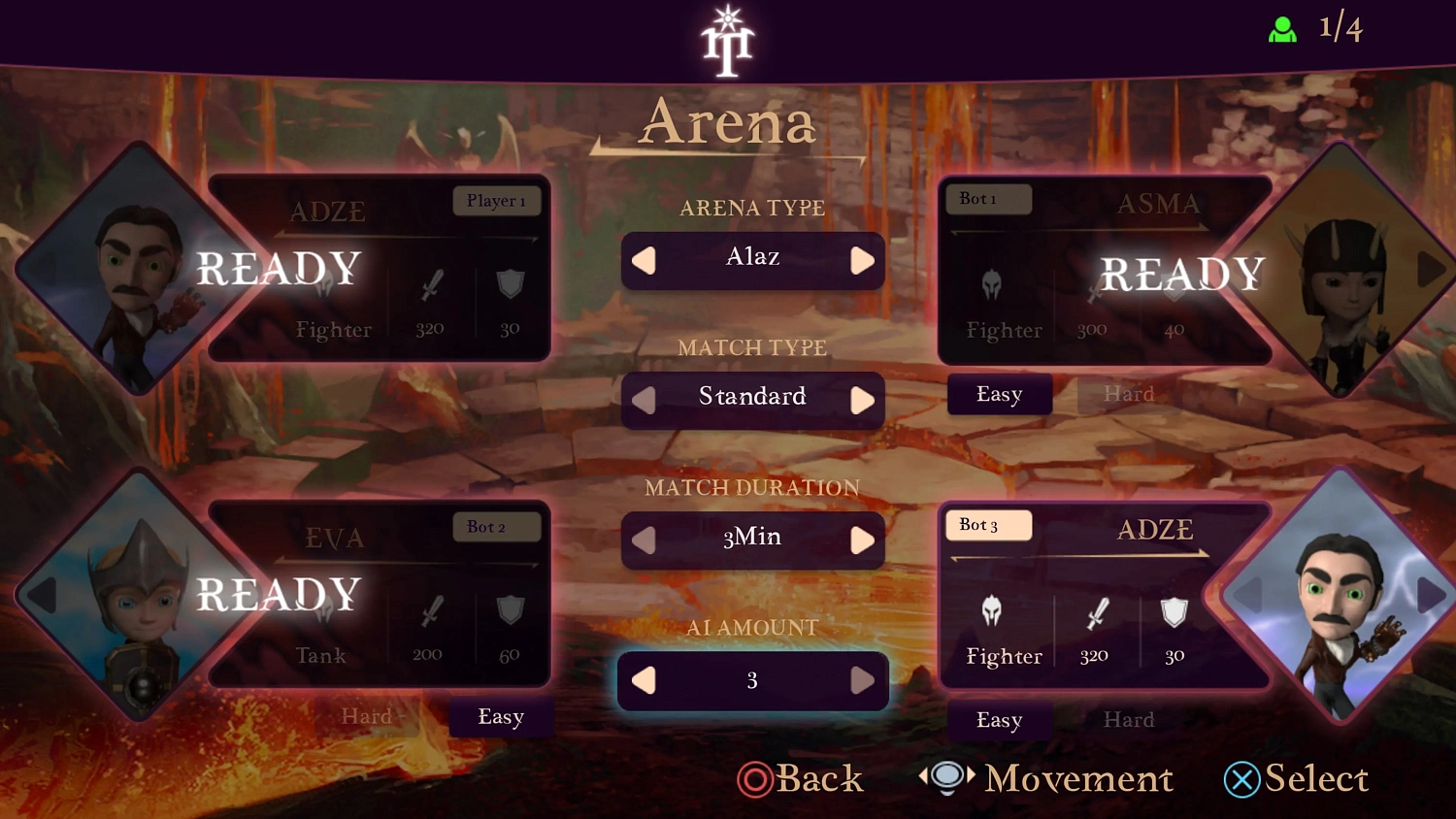Click the Bot 3 label tab
Screen dimensions: 1456x819
pos(988,525)
